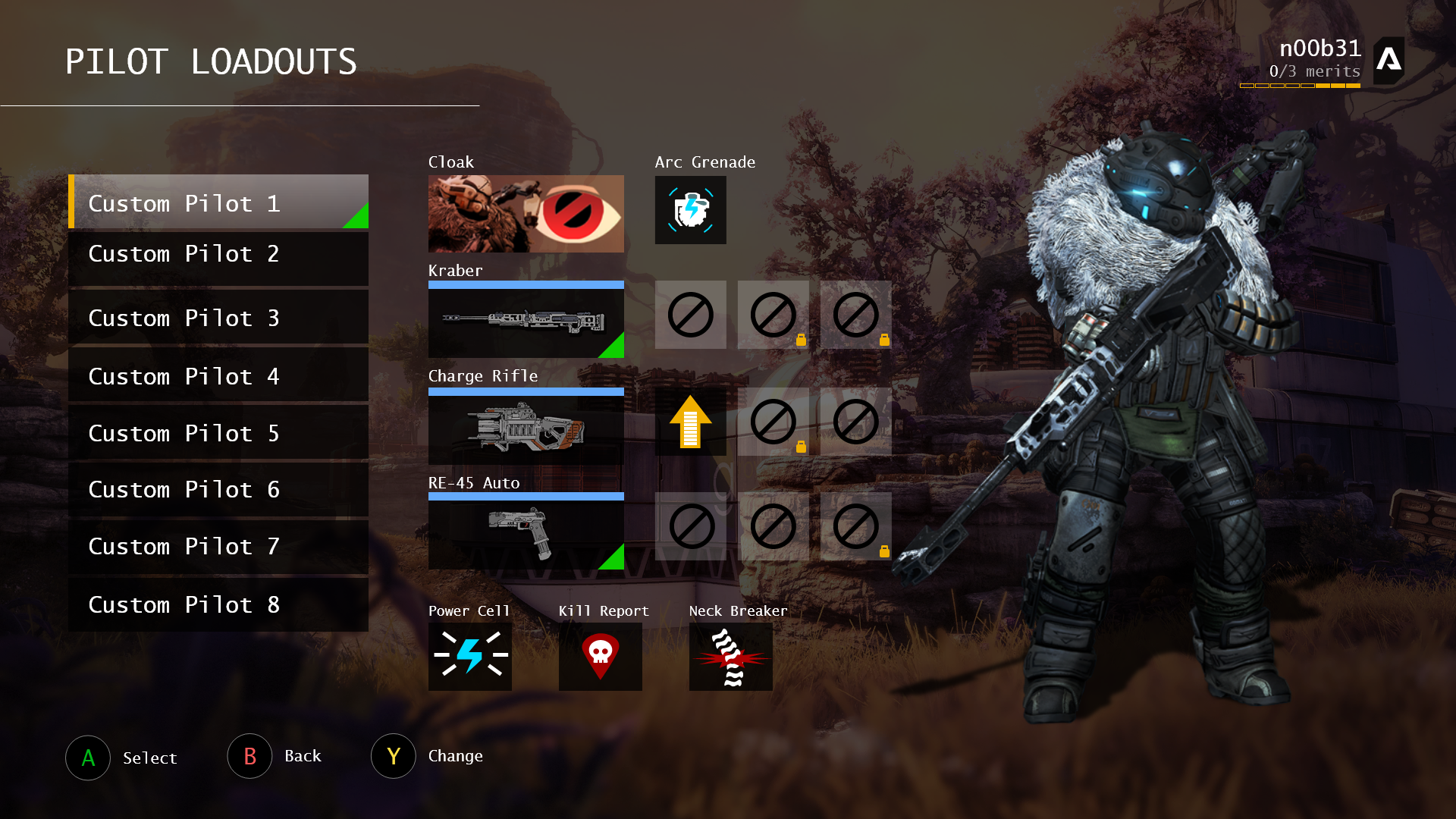Open the Custom Pilot 3 loadout
1456x819 pixels.
point(218,317)
